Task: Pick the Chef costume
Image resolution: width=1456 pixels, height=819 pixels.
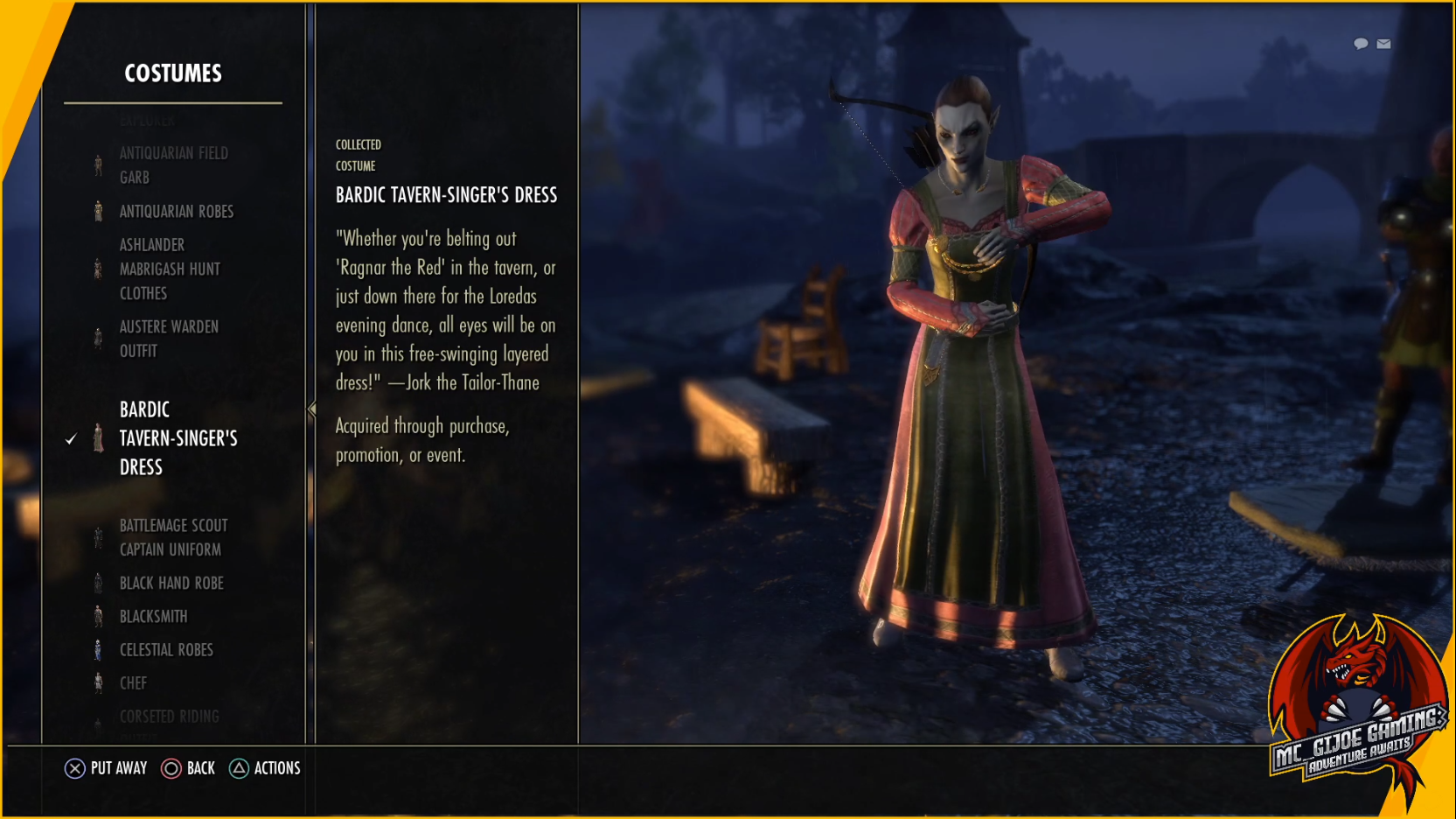Action: tap(133, 682)
